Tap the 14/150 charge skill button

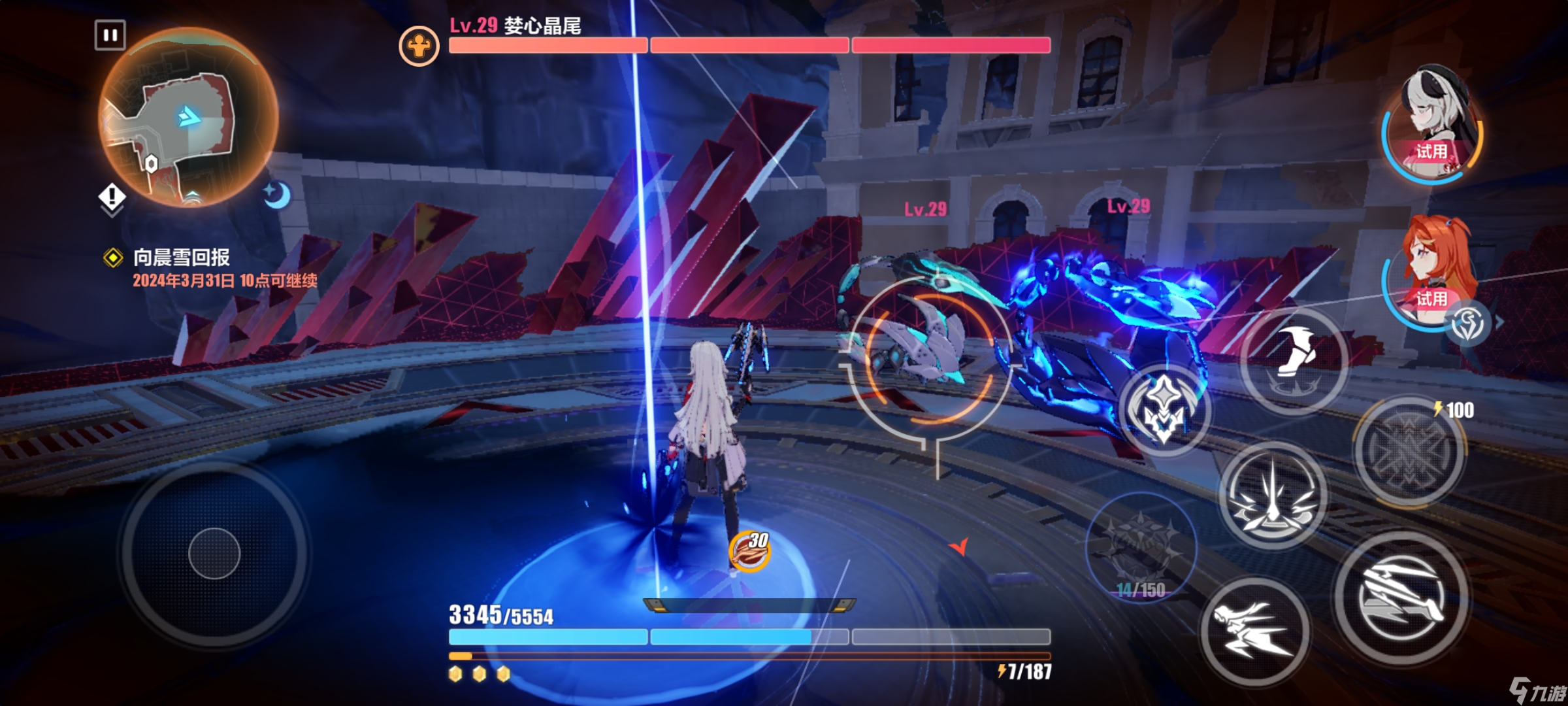coord(1141,546)
